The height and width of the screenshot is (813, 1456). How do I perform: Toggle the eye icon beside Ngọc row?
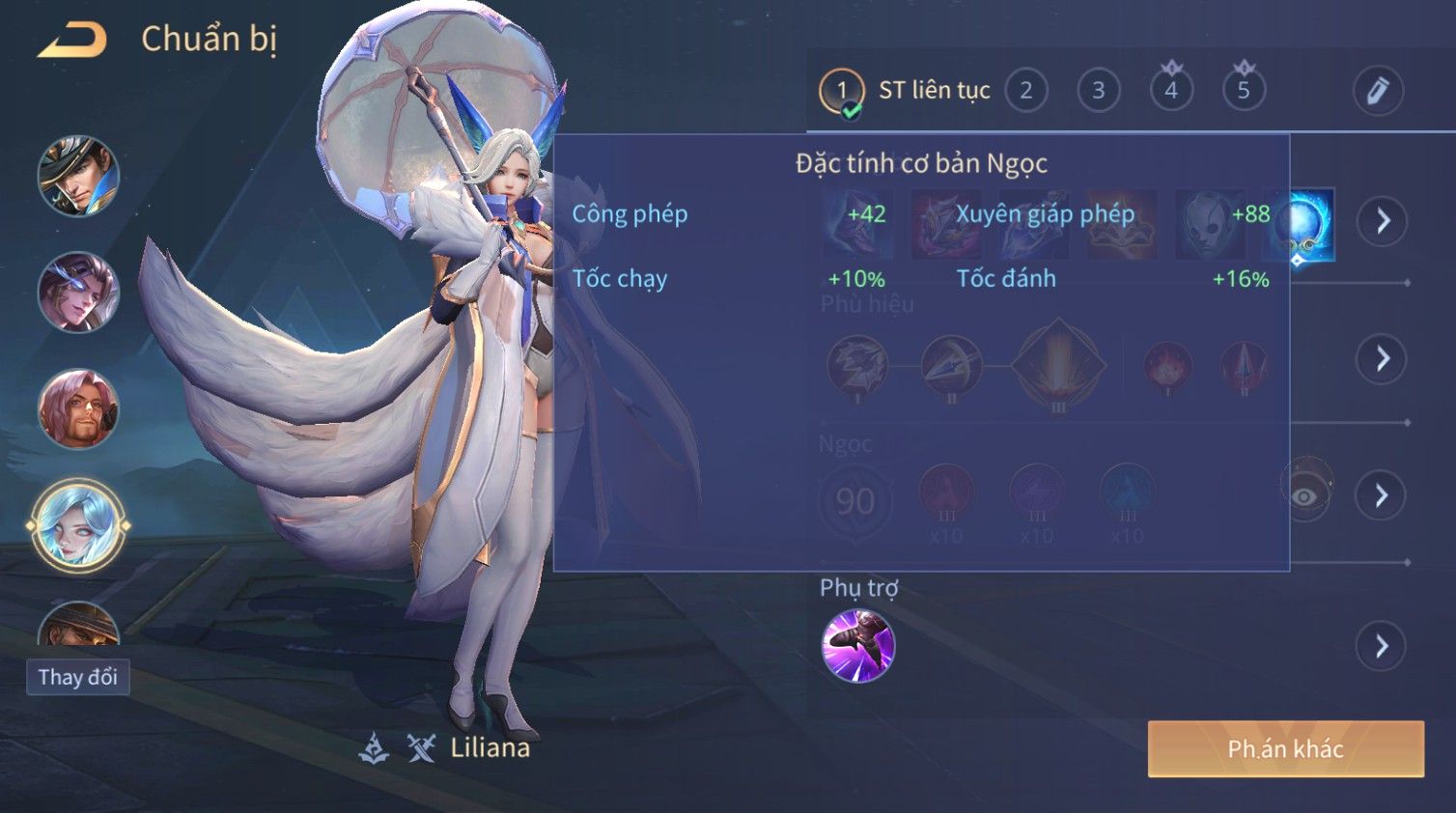click(x=1305, y=494)
